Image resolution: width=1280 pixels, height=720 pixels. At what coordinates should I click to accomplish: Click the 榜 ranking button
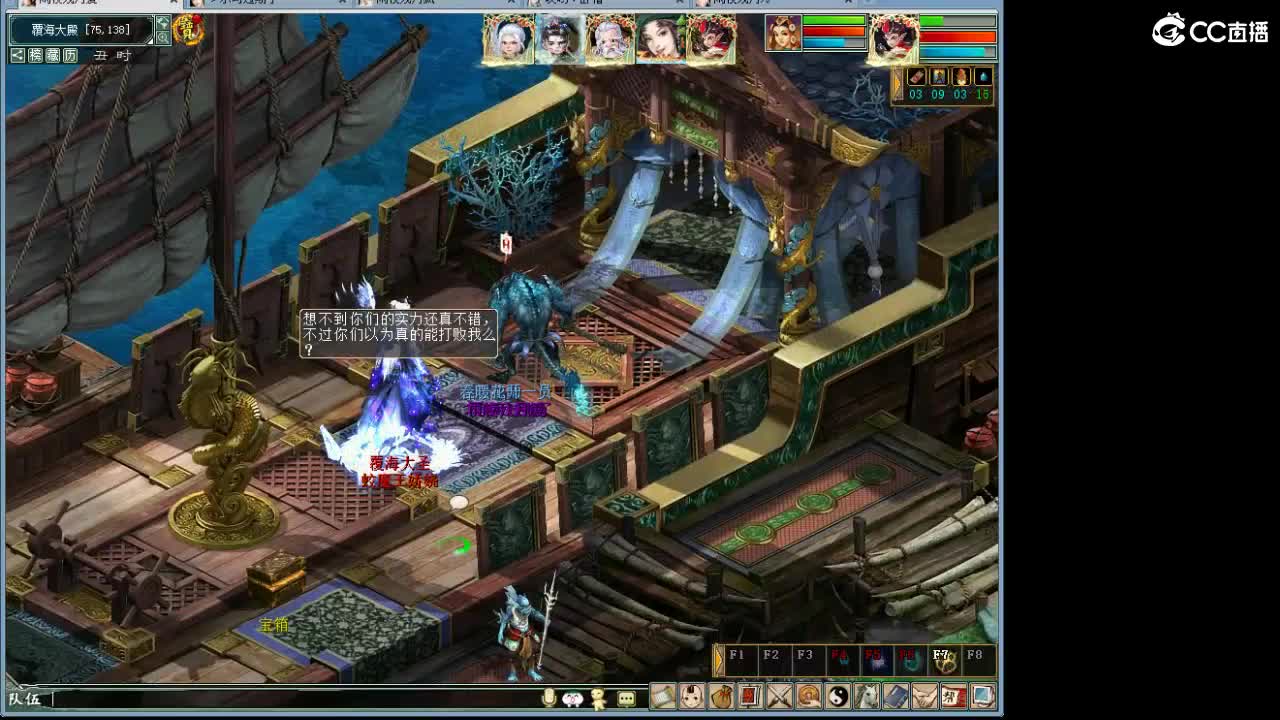click(36, 55)
